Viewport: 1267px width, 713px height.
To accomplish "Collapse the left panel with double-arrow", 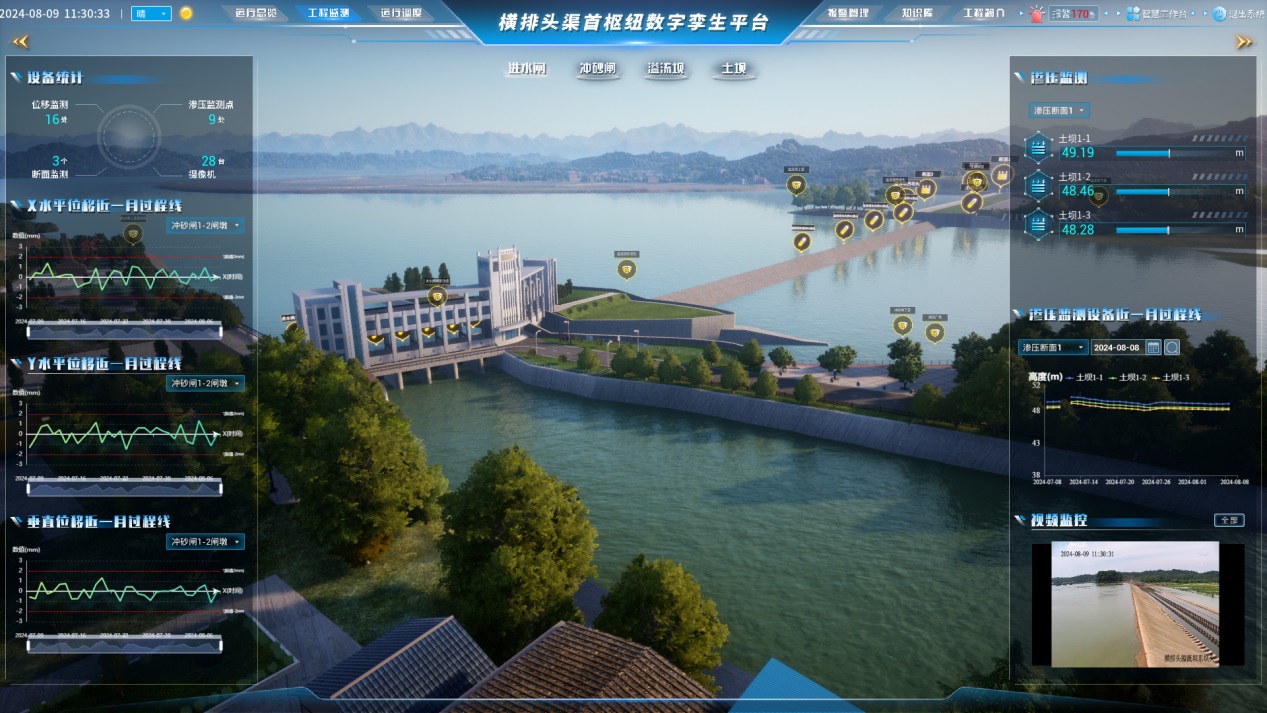I will pos(21,42).
